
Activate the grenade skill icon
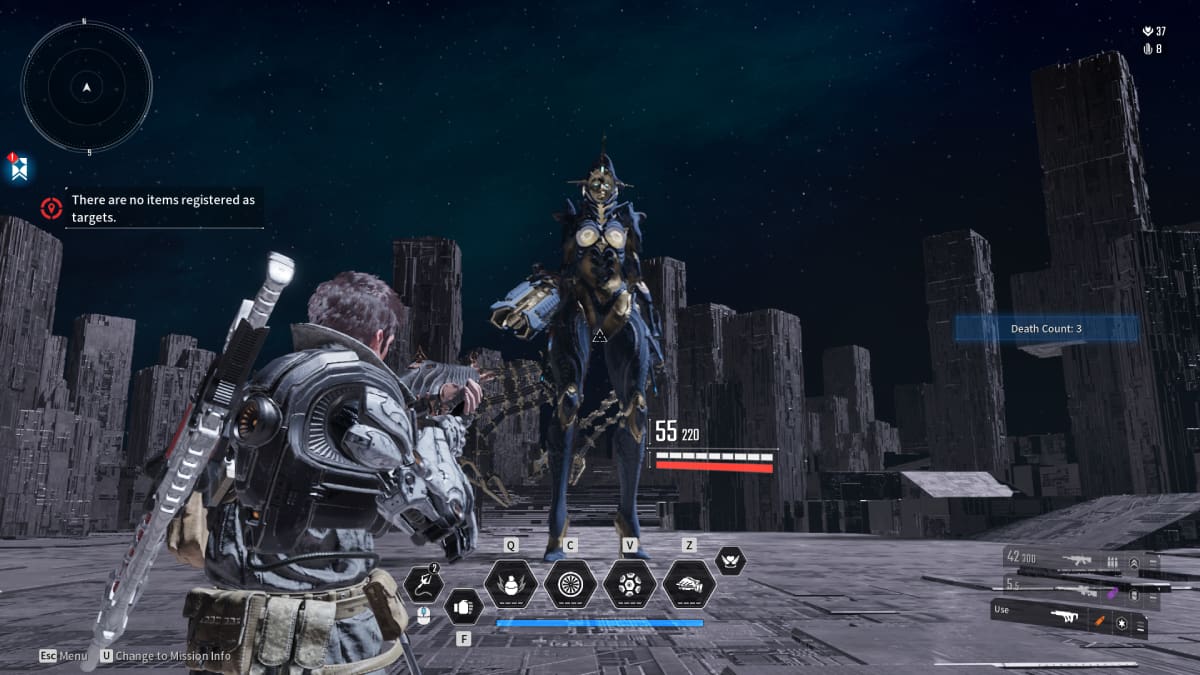(x=511, y=583)
